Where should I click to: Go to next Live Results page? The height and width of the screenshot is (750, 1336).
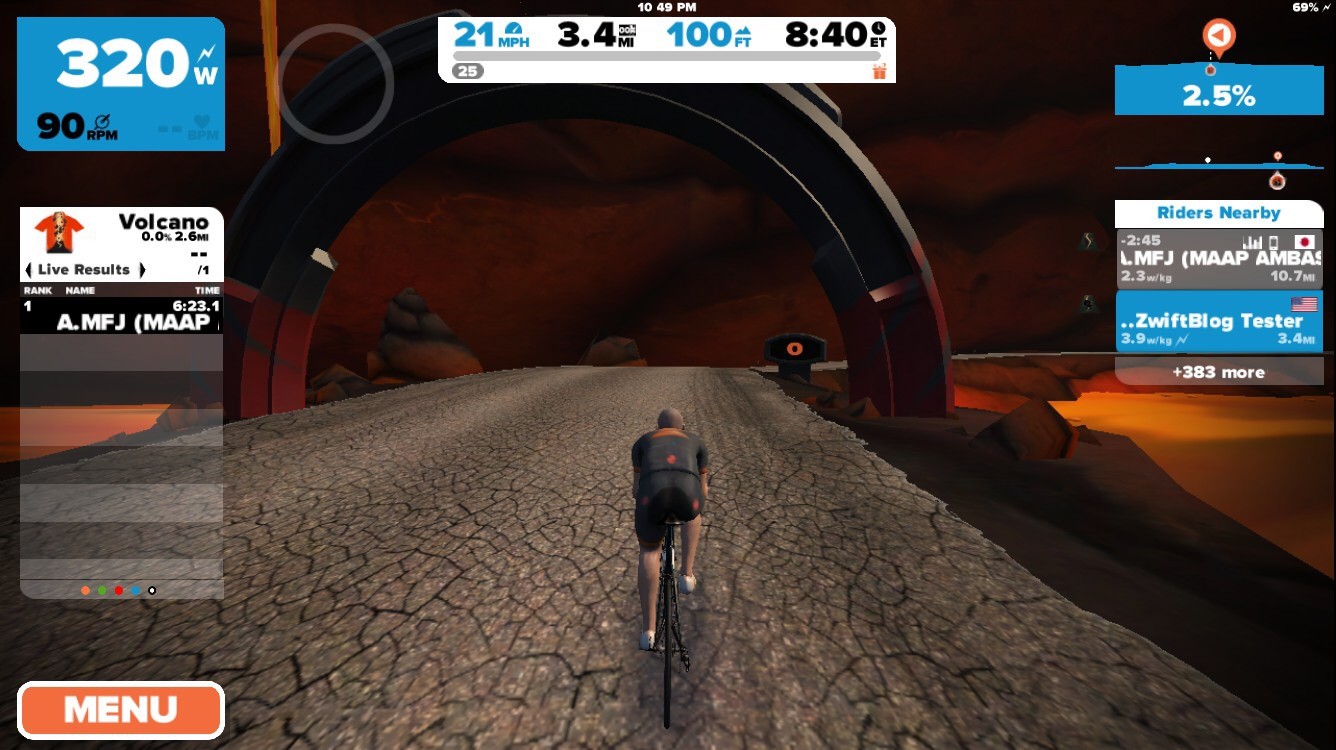142,270
